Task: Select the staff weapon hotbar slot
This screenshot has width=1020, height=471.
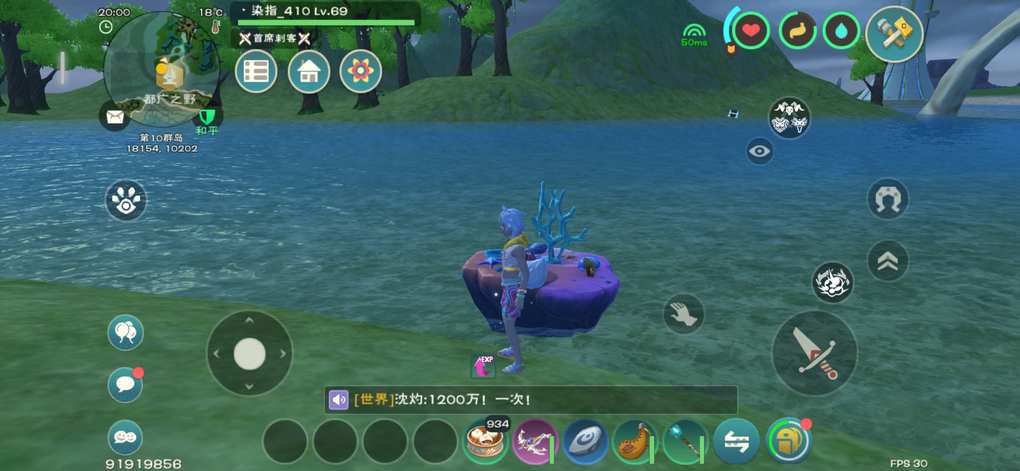Action: [685, 441]
